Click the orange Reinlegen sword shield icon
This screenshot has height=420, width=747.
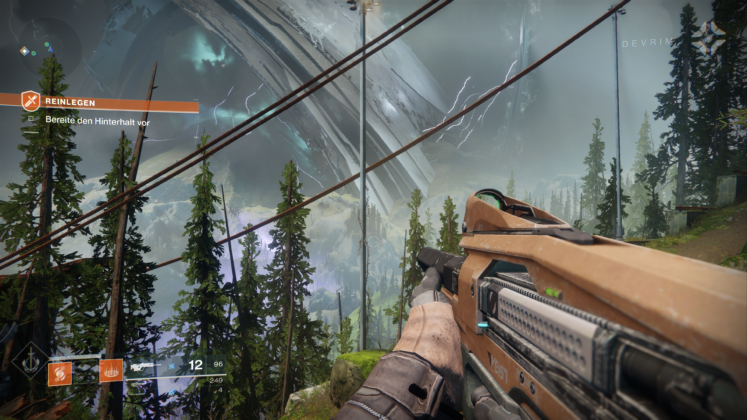(x=31, y=100)
